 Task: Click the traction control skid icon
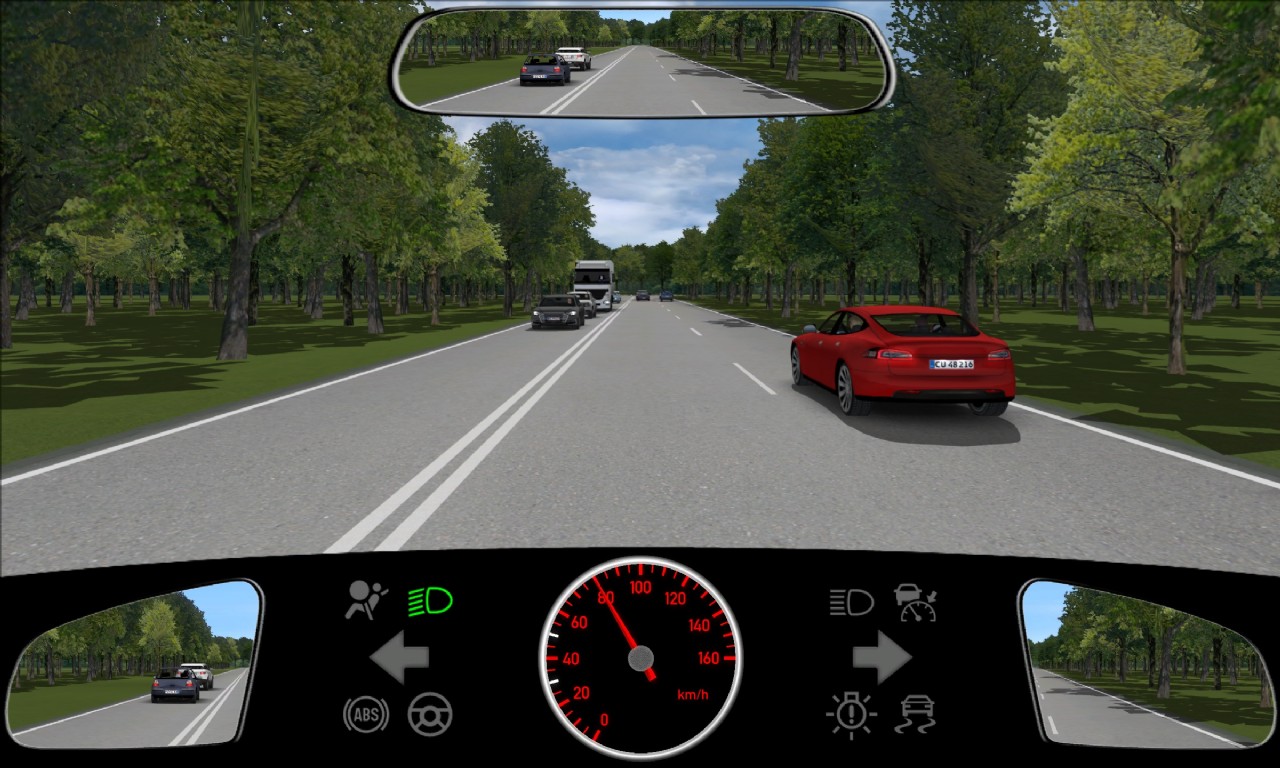[915, 715]
